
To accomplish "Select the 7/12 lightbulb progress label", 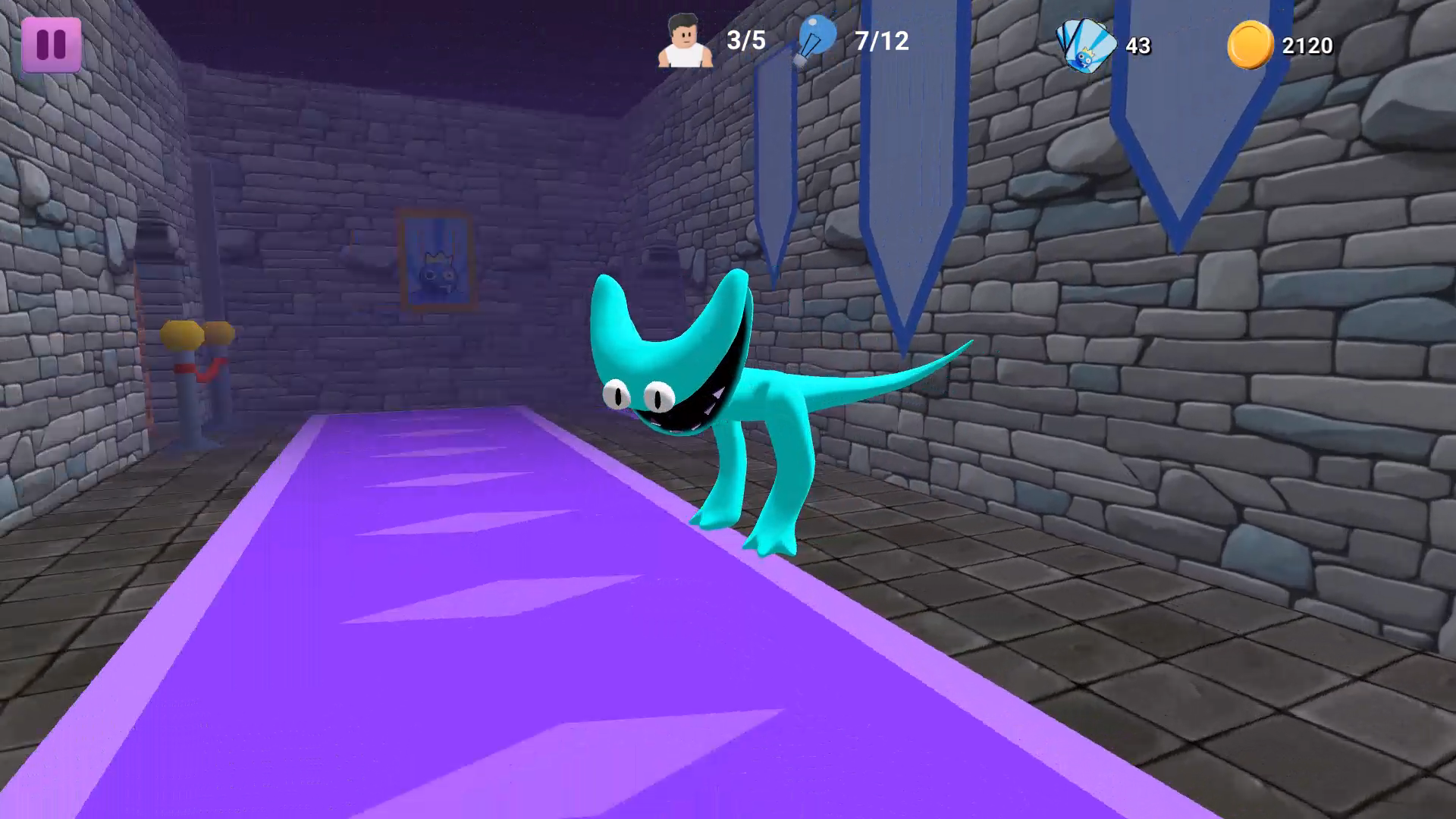I will (x=880, y=41).
